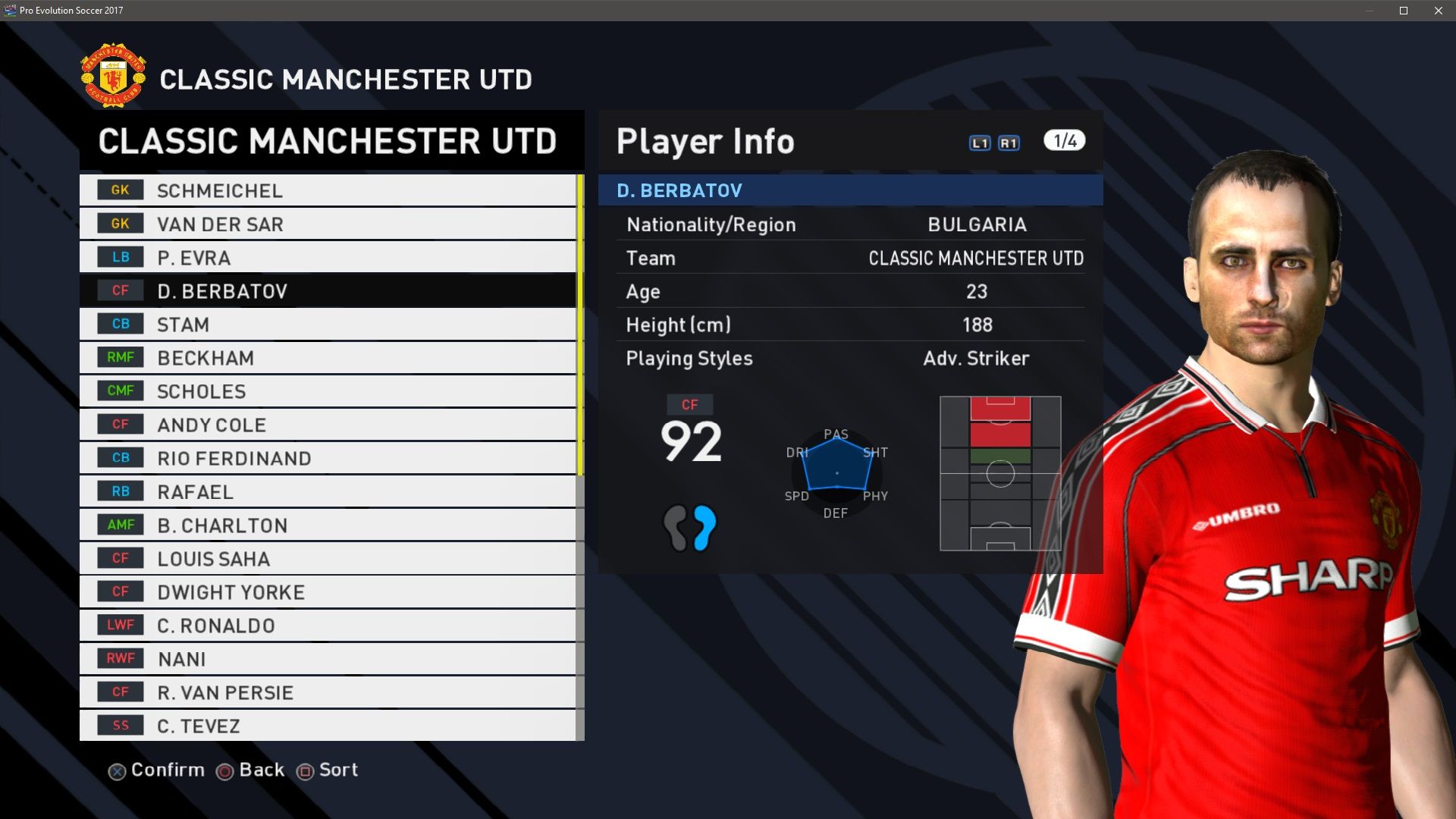Select striker Andy Cole
The width and height of the screenshot is (1456, 819).
pos(328,424)
